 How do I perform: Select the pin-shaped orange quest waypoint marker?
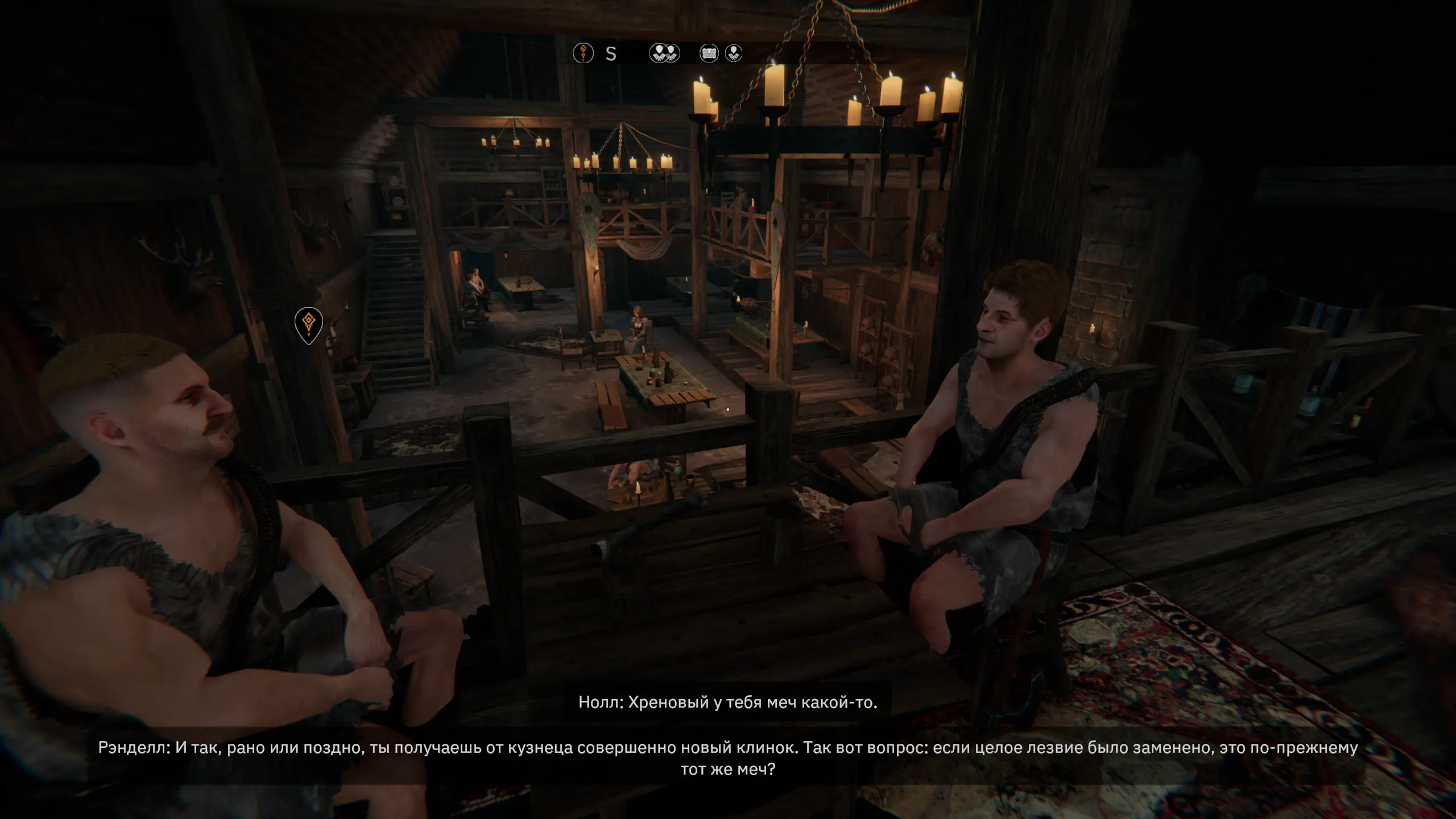pos(309,324)
